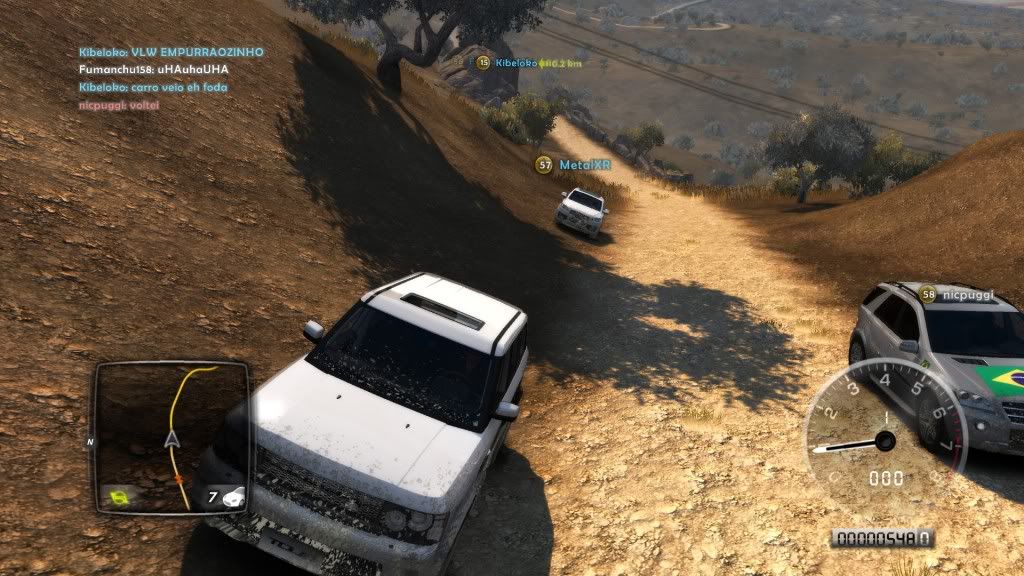
Task: Select the player arrow on the minimap
Action: (x=171, y=439)
